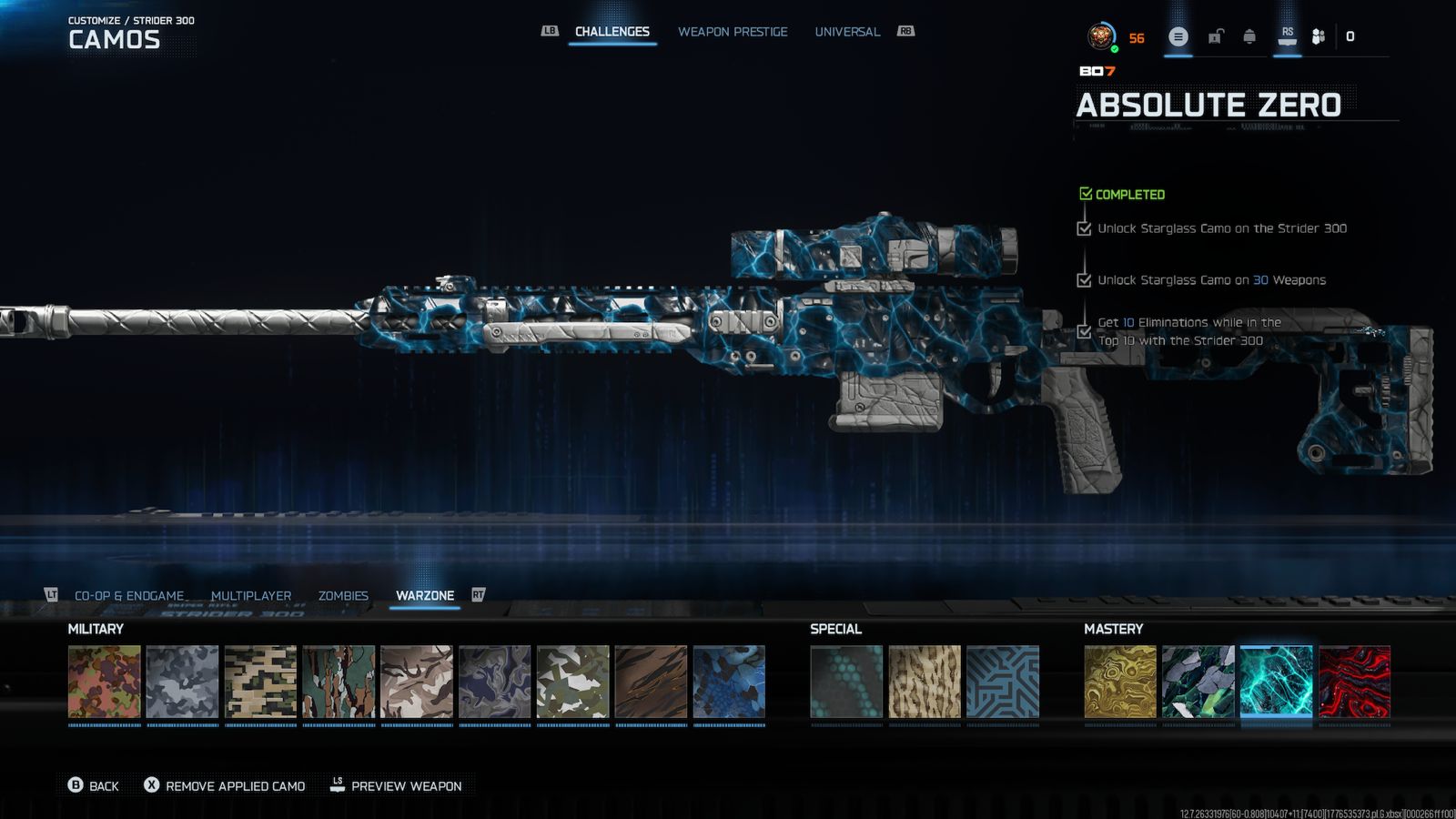The image size is (1456, 819).
Task: Show the Multiplayer camo category
Action: (x=251, y=596)
